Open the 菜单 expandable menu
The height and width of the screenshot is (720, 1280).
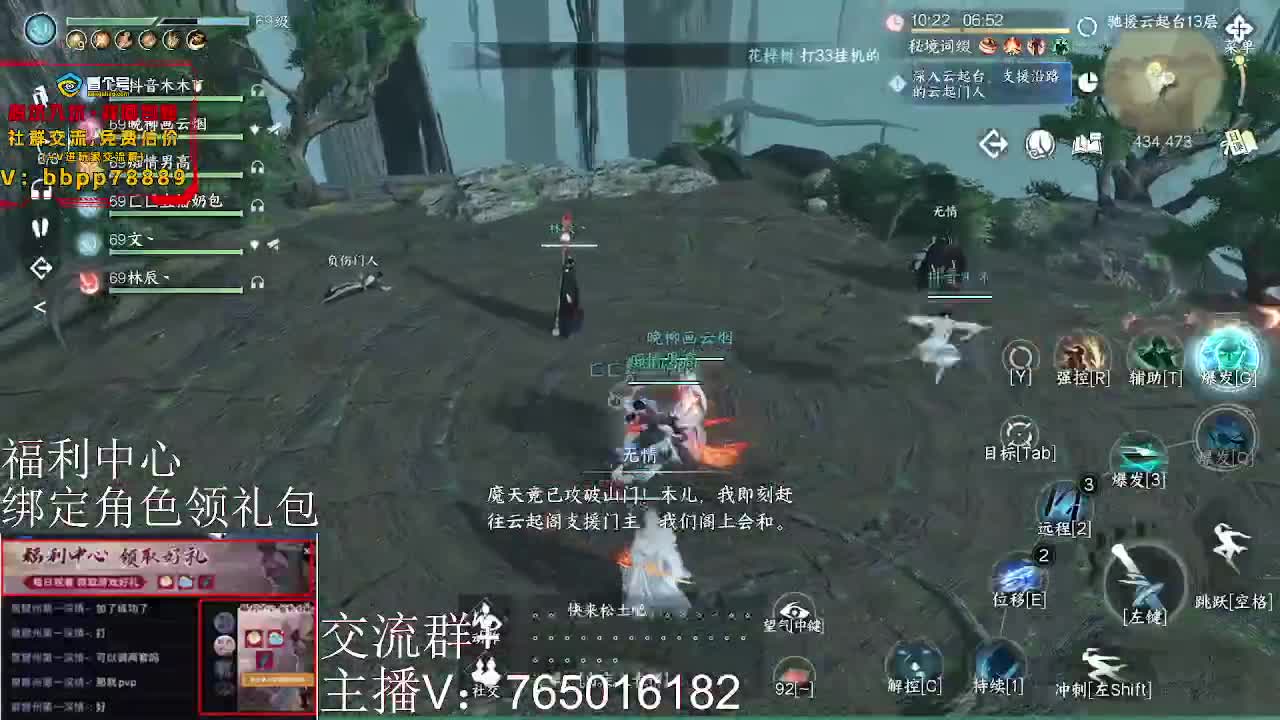(x=1238, y=27)
